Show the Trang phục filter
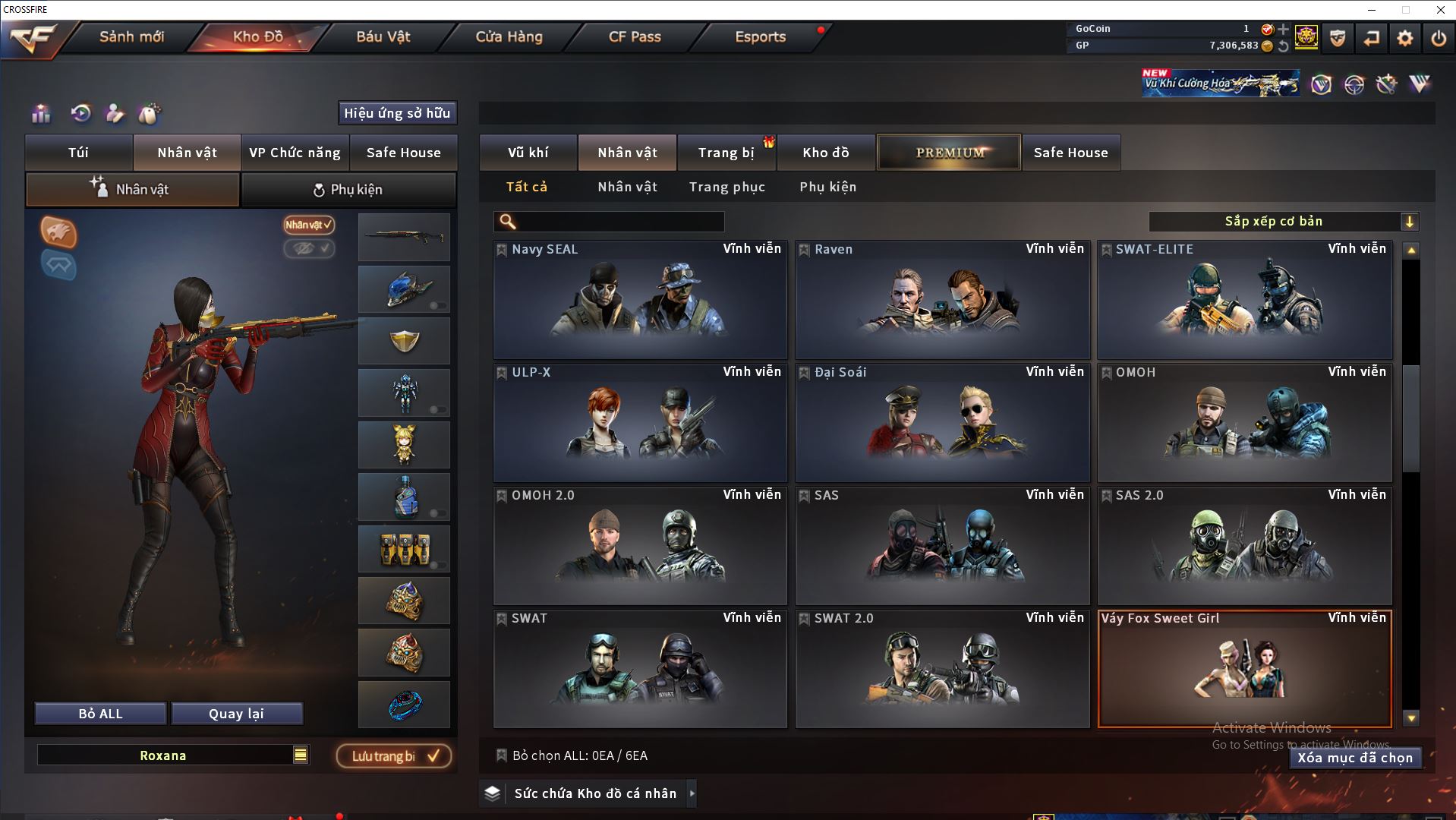 click(726, 187)
